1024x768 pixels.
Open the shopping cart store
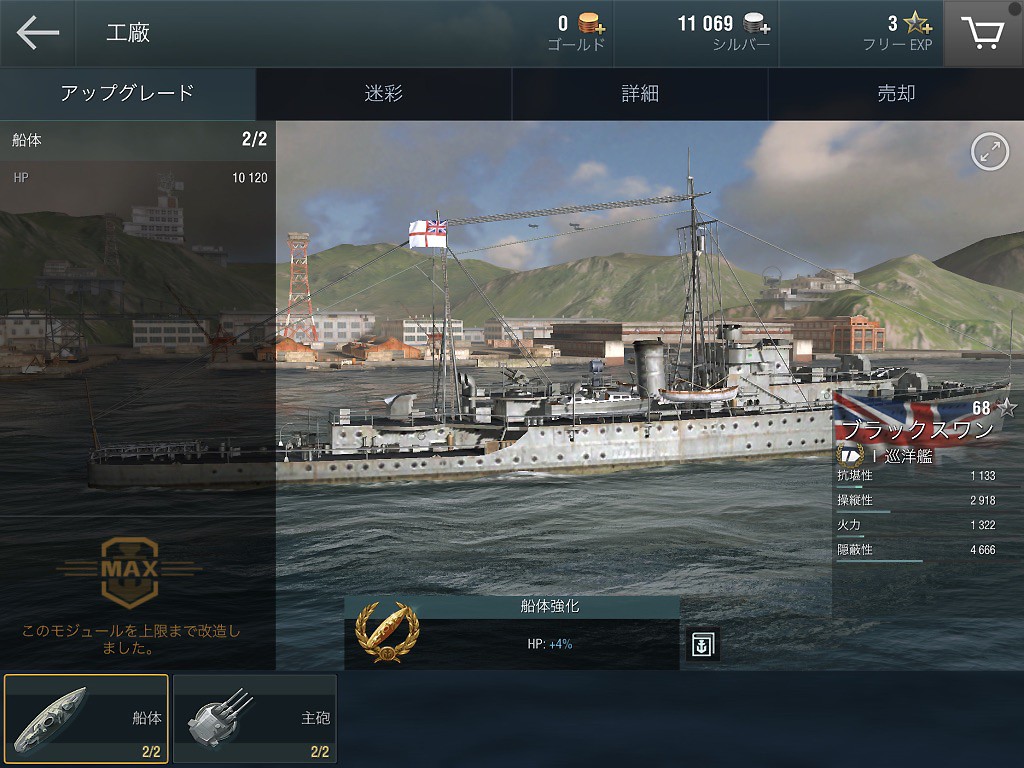(983, 33)
